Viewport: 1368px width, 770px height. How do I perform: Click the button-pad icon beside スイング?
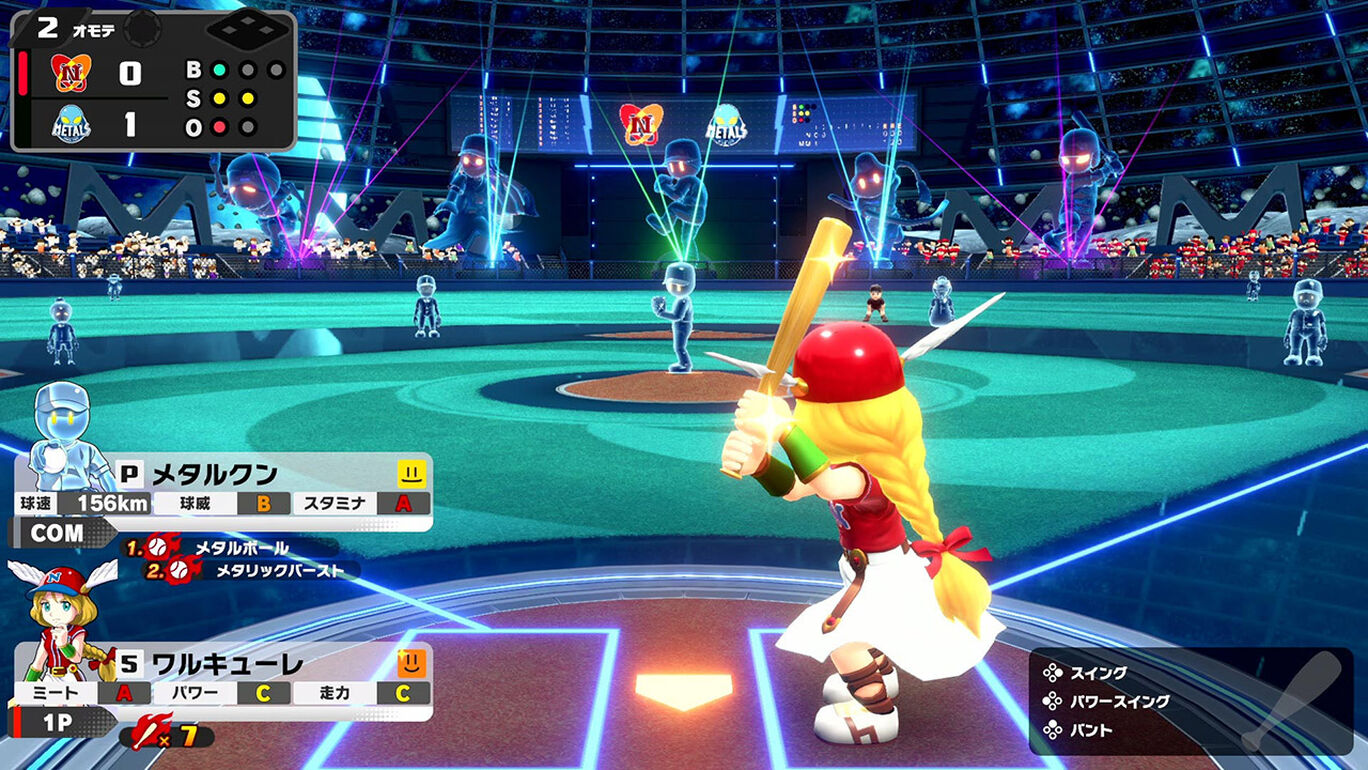[x=1053, y=673]
